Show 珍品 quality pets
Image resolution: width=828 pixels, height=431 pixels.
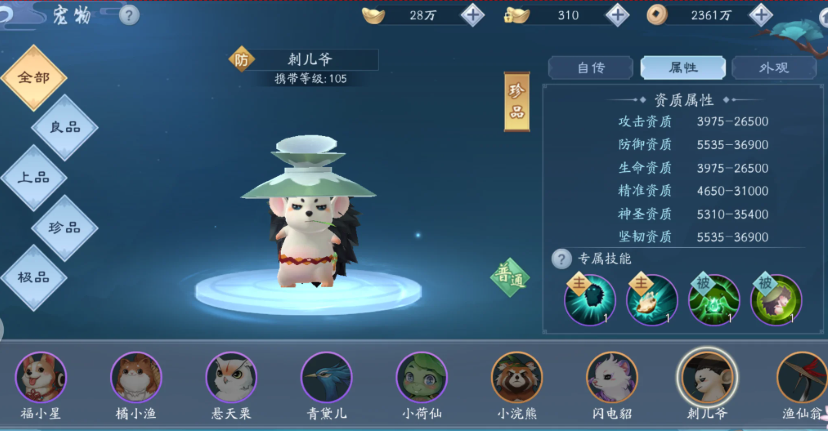65,227
